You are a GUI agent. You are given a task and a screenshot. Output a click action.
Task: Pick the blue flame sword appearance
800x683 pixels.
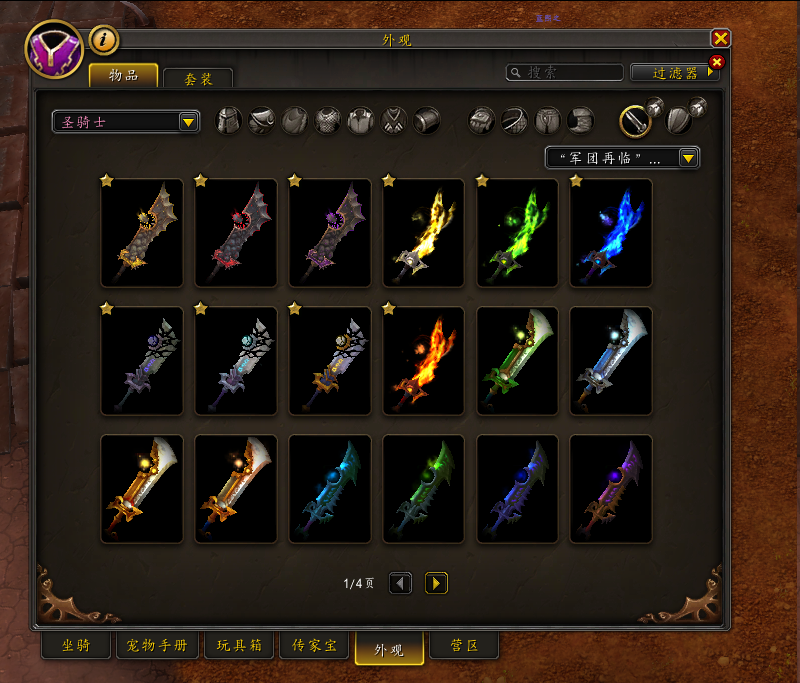[x=611, y=233]
